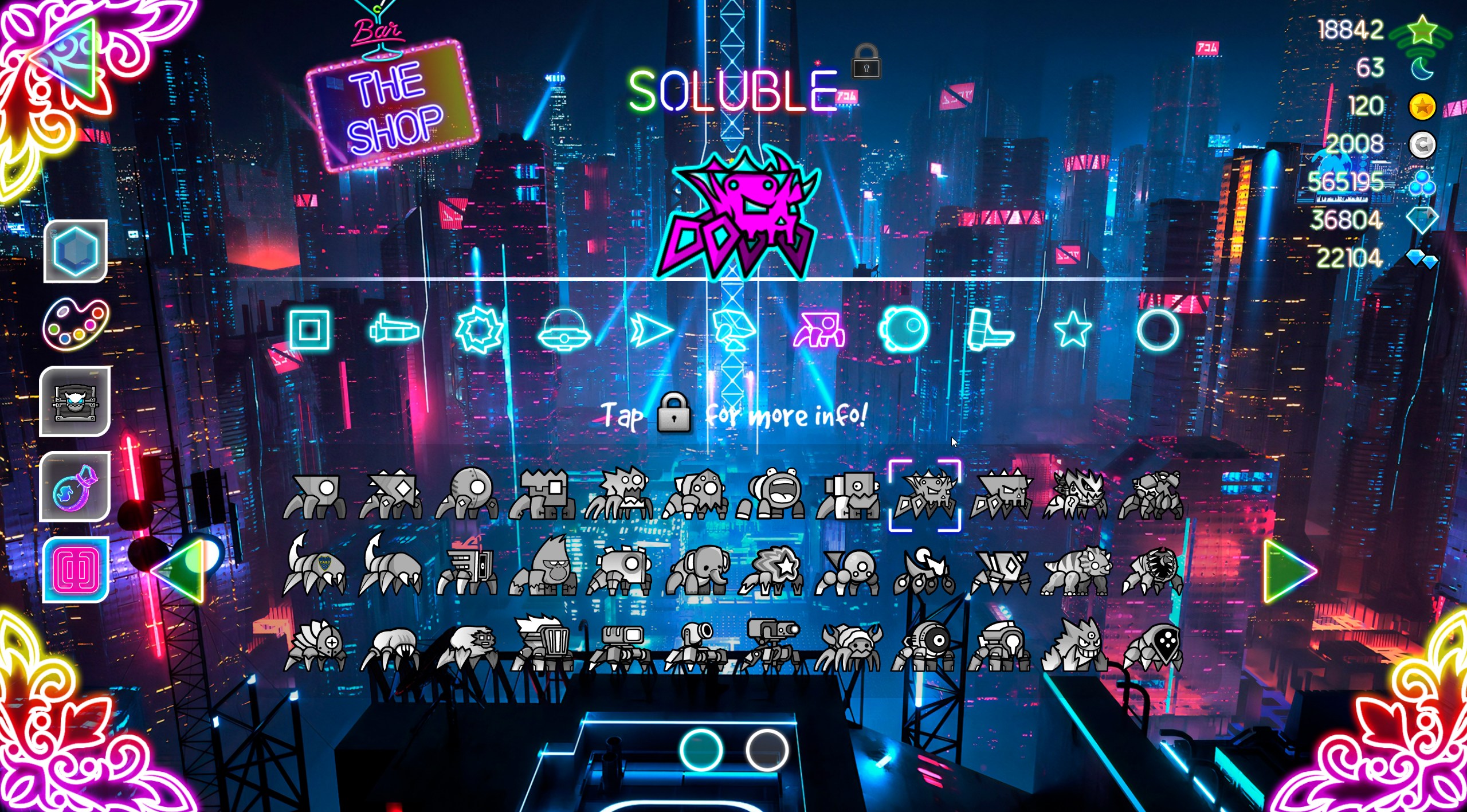Select the star trail effects tab
This screenshot has width=1467, height=812.
tap(1073, 329)
